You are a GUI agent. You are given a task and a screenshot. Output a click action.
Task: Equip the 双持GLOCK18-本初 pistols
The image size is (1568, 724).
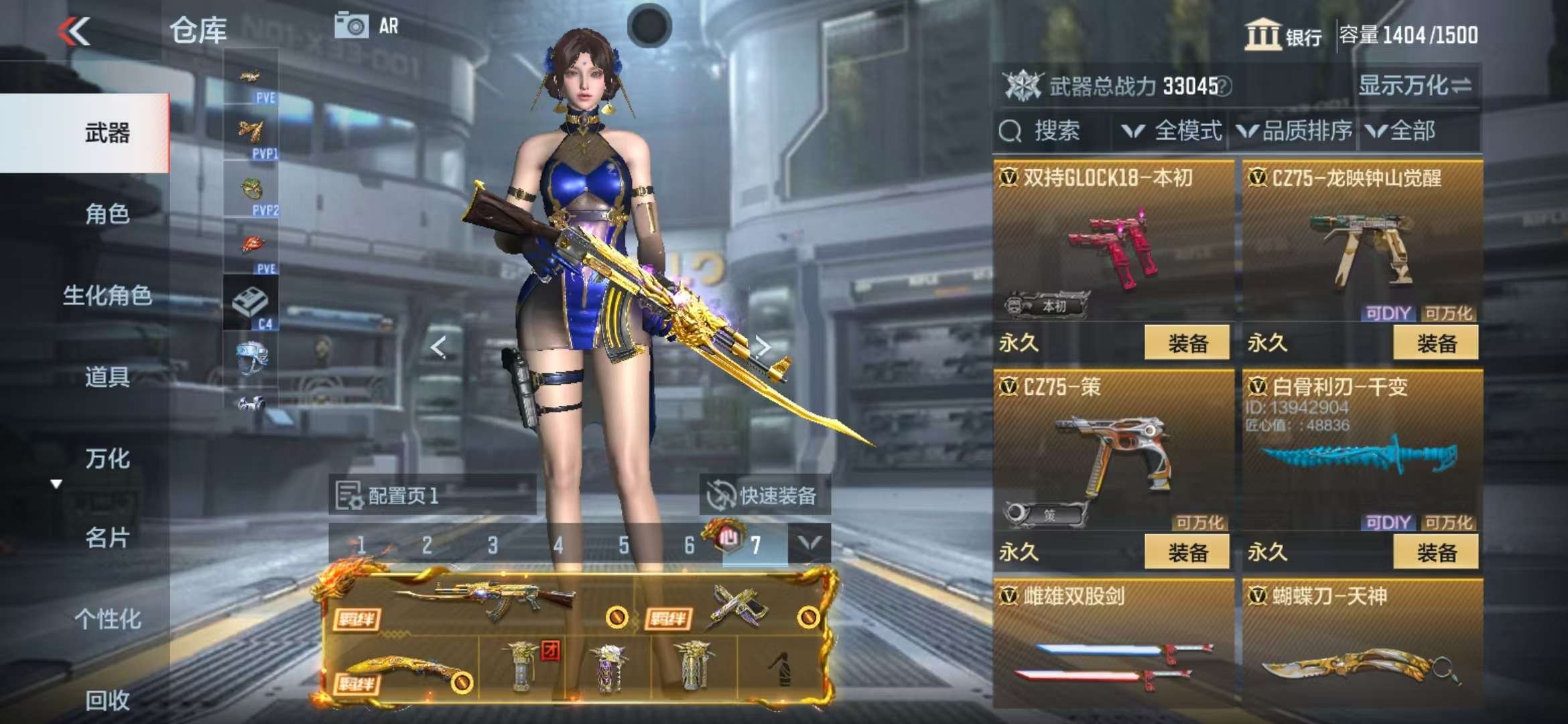click(x=1186, y=343)
